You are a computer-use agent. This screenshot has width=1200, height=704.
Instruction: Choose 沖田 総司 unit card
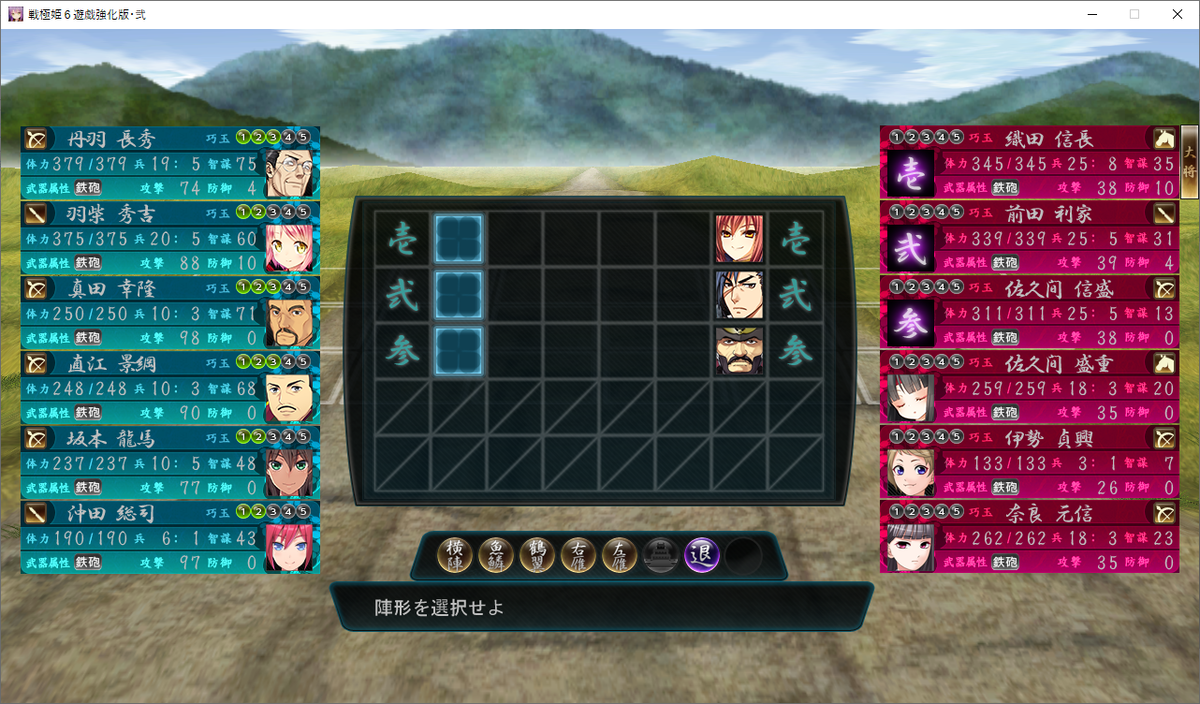tap(169, 537)
